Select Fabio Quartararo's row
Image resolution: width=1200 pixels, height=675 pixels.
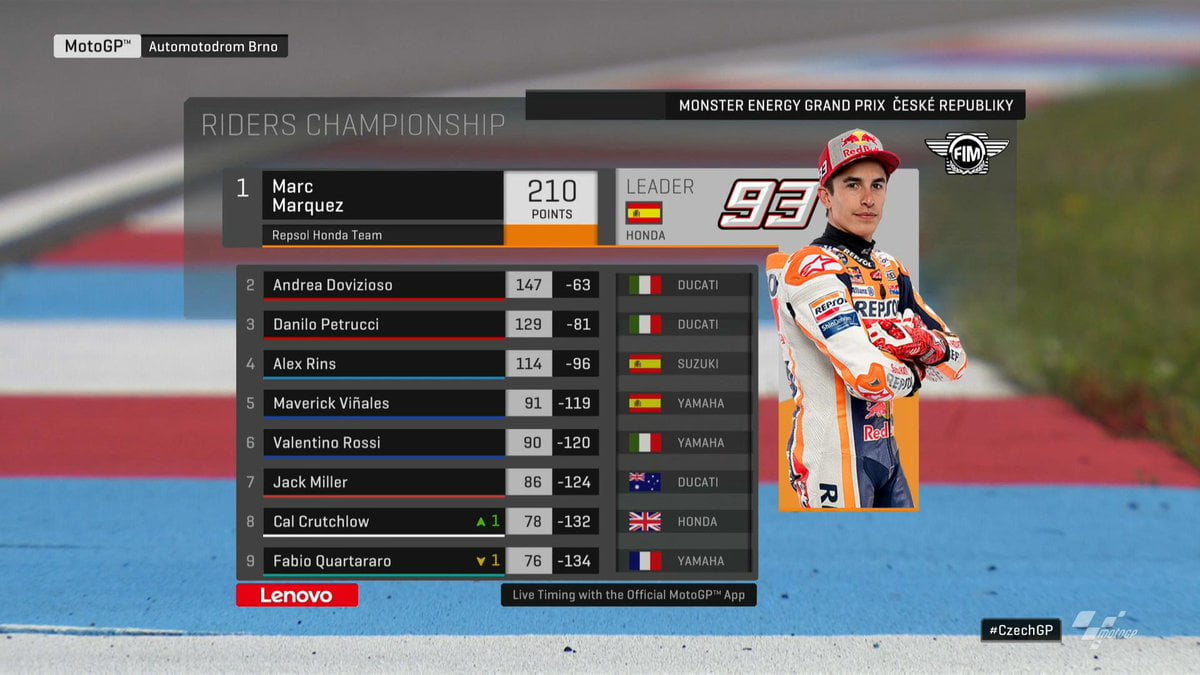click(383, 561)
